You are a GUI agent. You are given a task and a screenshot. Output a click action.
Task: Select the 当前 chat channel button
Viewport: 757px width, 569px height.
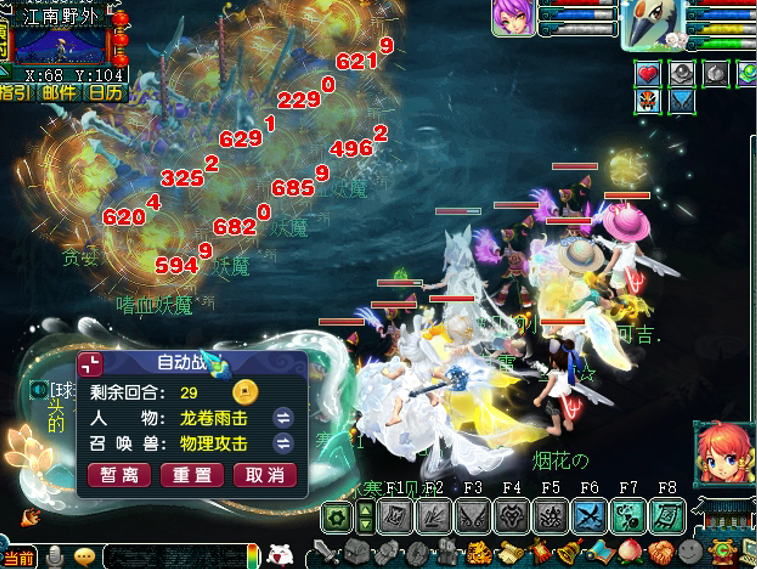click(x=18, y=558)
